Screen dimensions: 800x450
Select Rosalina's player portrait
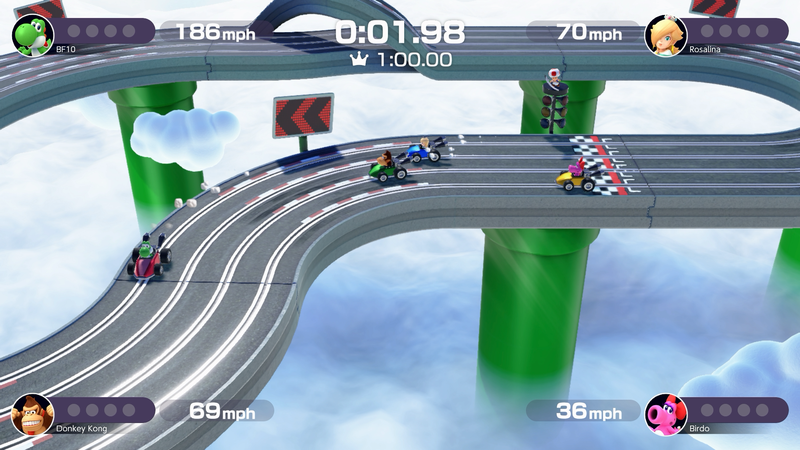665,35
